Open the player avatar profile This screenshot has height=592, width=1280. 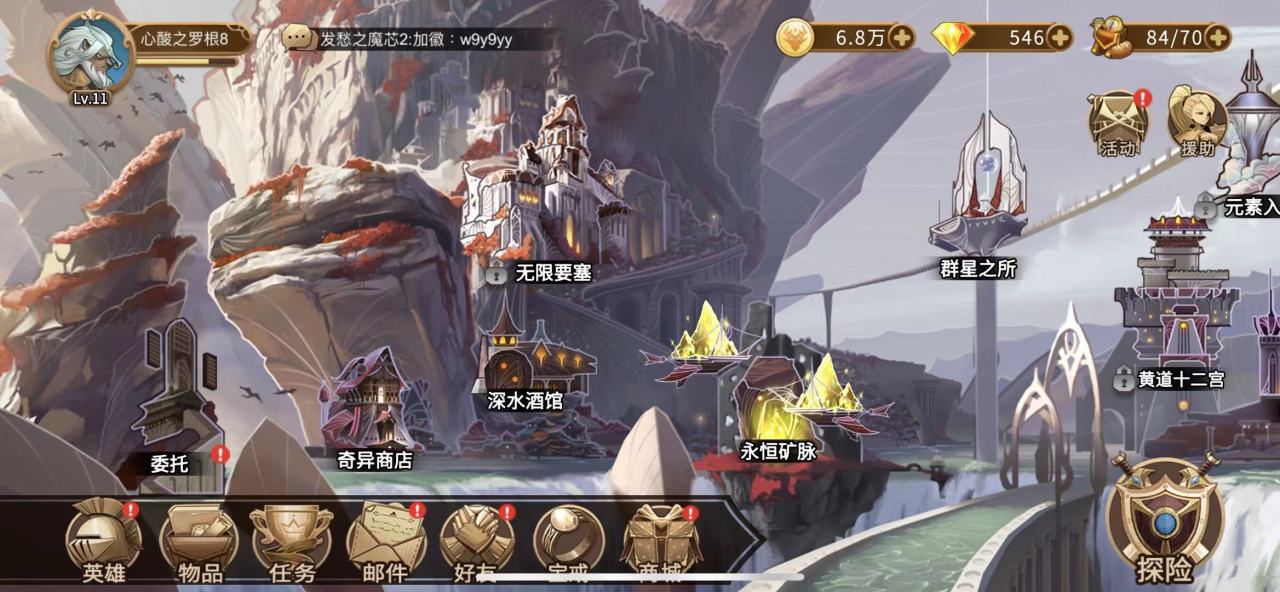click(88, 53)
